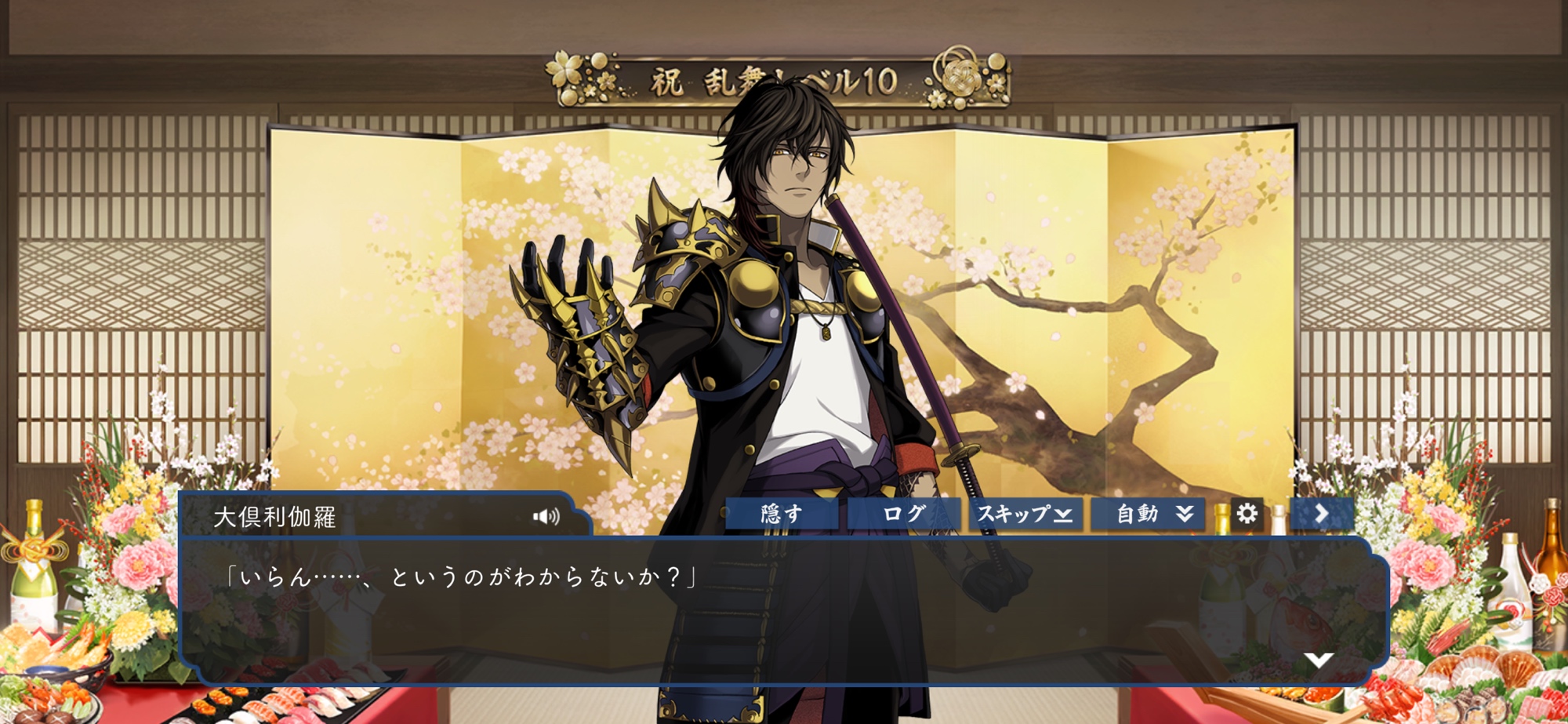Image resolution: width=1568 pixels, height=724 pixels.
Task: Skip the scene with スキップ
Action: coord(1025,515)
